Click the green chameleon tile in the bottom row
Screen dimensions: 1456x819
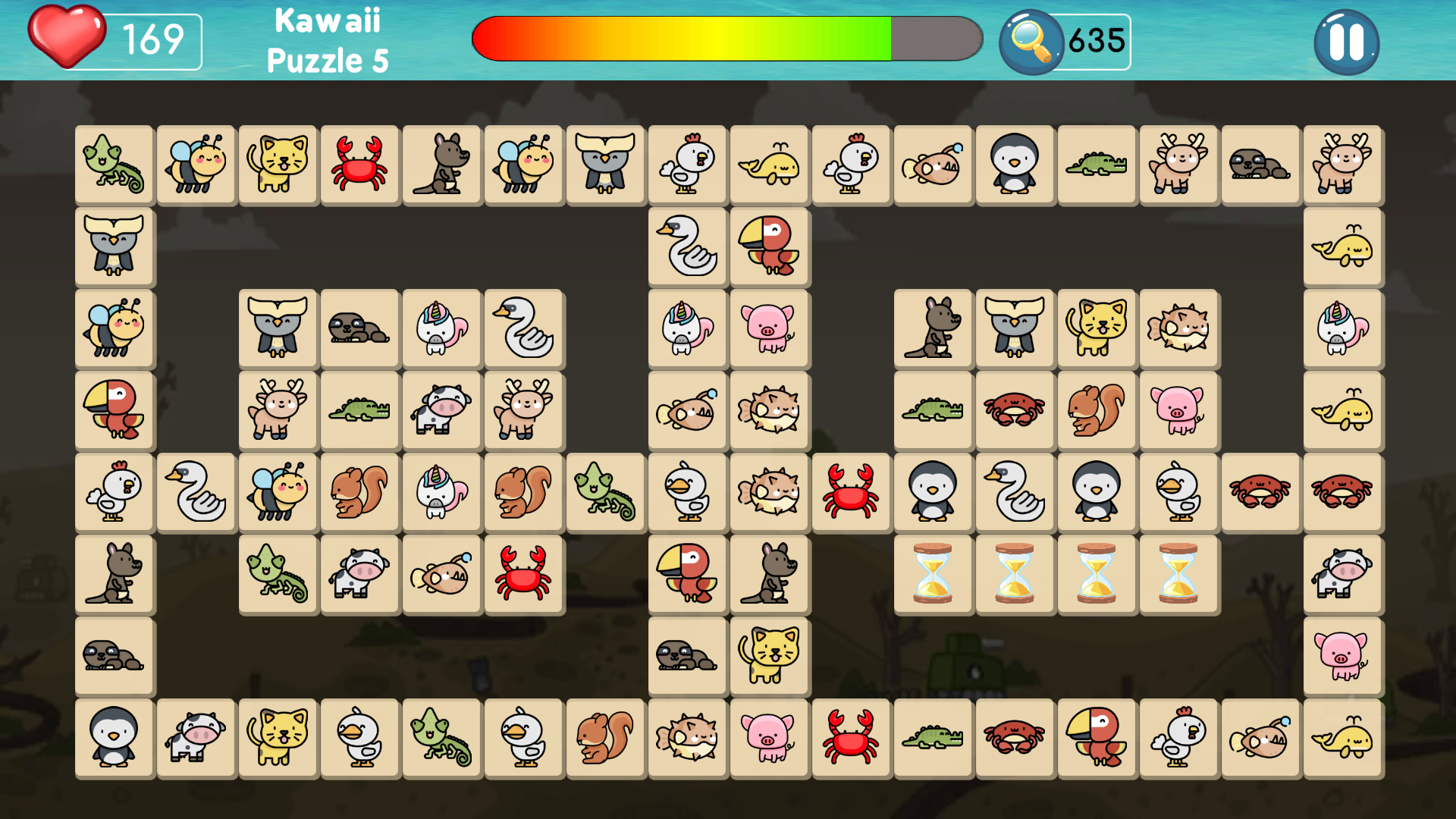point(442,738)
